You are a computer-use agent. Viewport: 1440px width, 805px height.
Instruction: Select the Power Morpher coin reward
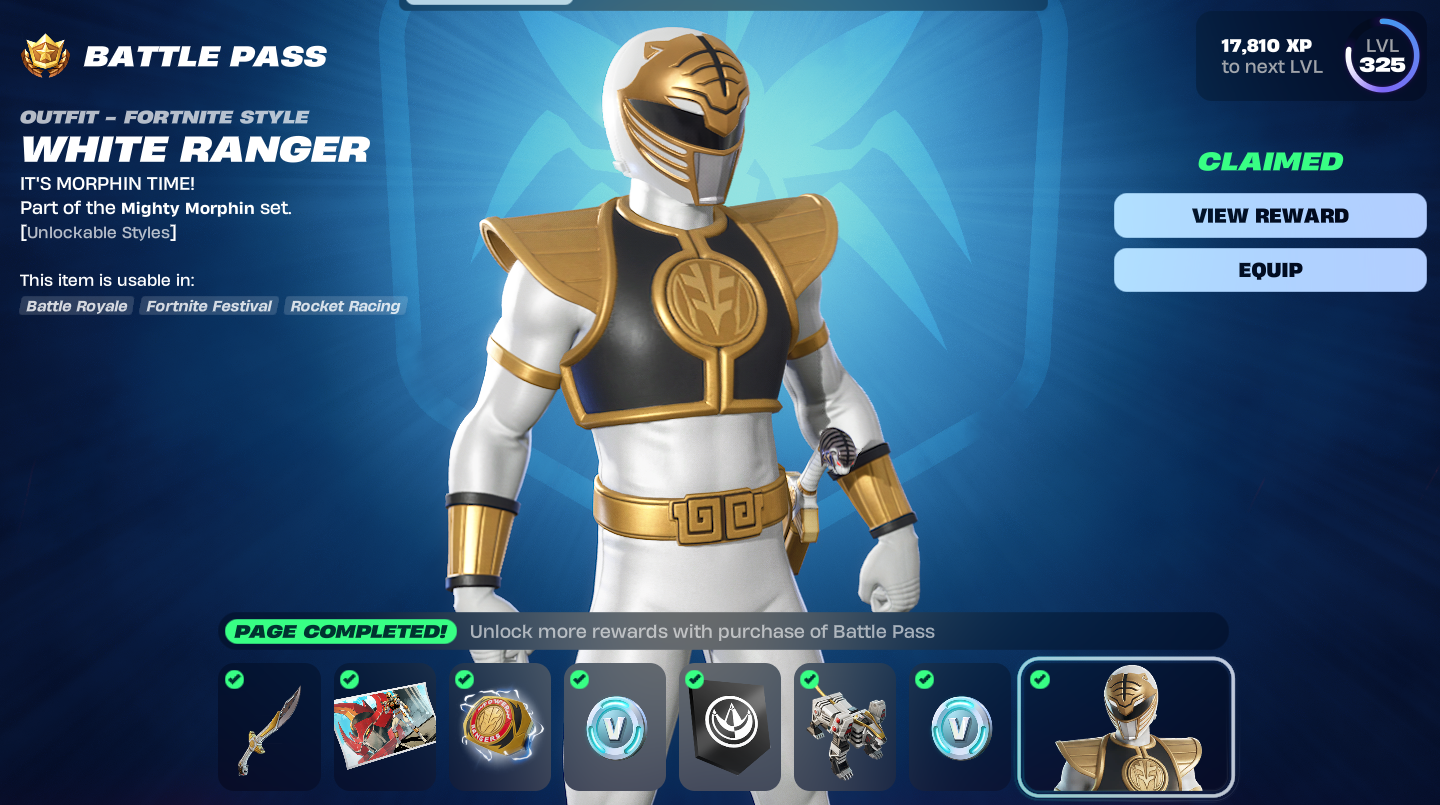tap(499, 727)
